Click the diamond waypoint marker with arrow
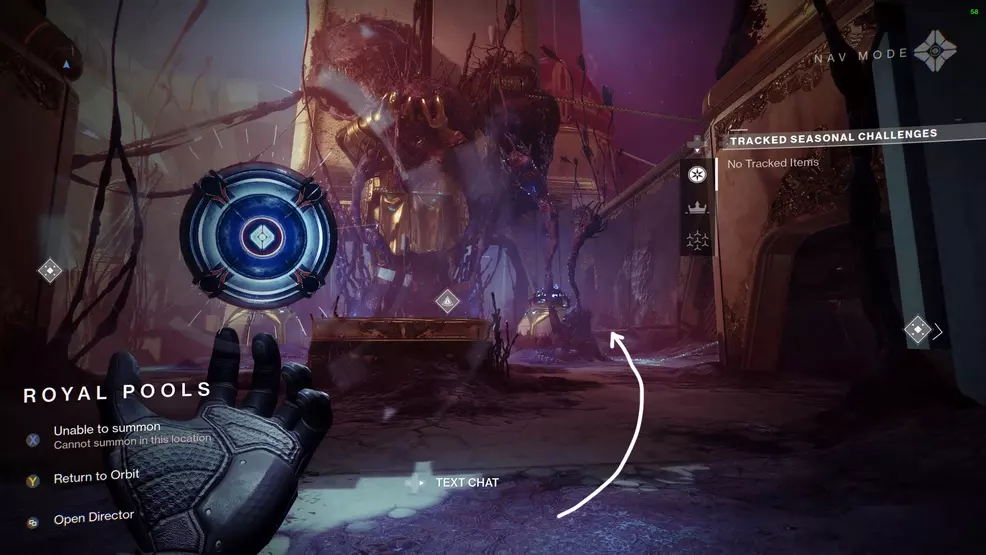 [x=918, y=330]
